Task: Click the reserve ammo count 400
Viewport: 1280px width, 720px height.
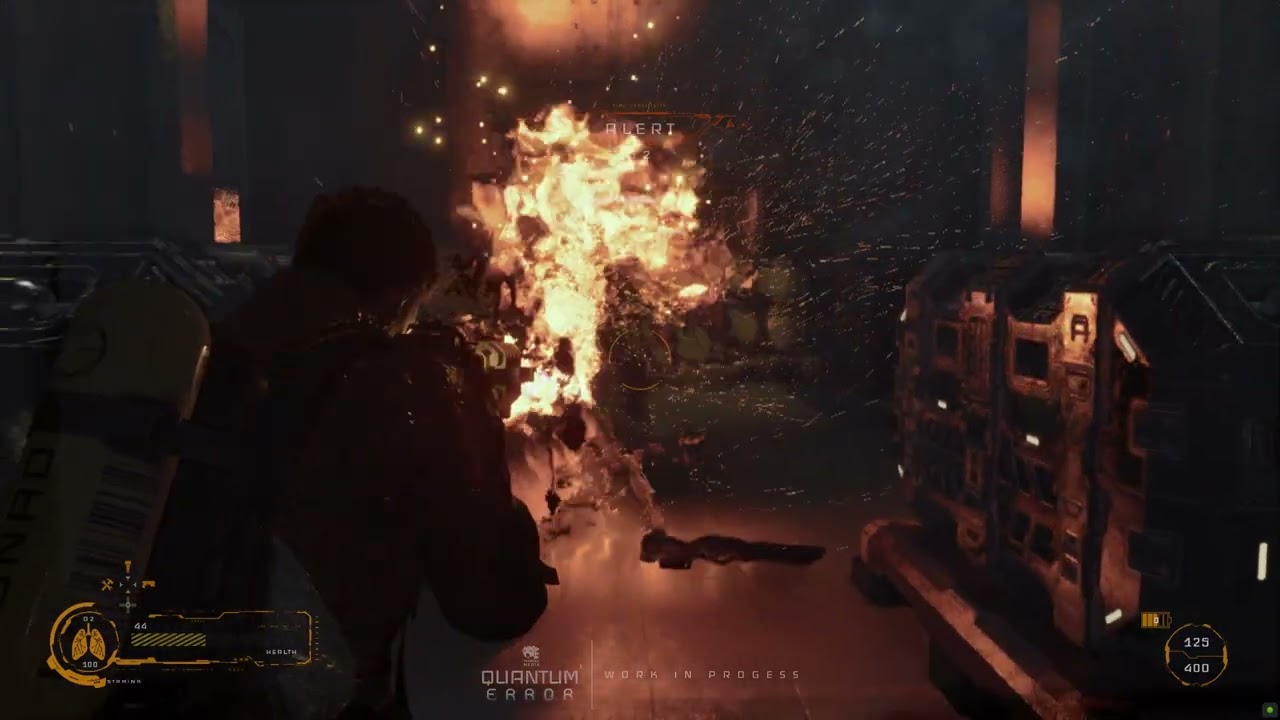Action: 1196,667
